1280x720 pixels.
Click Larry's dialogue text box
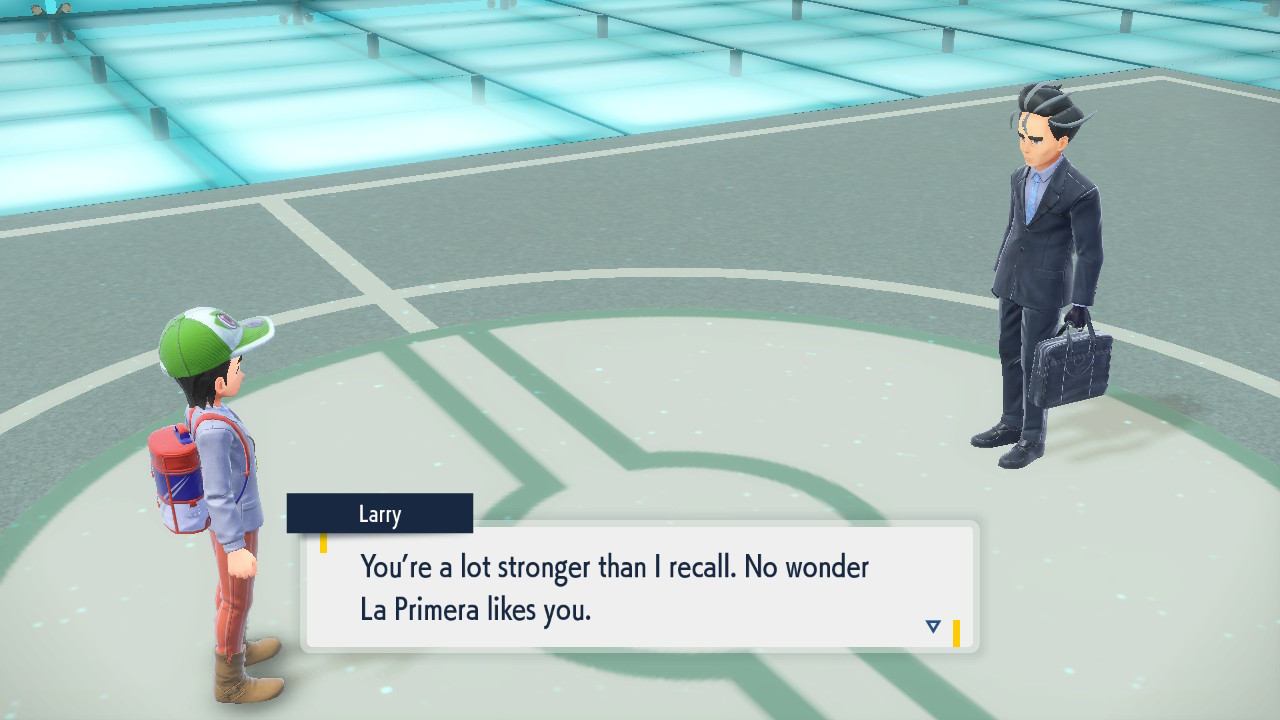[x=640, y=587]
